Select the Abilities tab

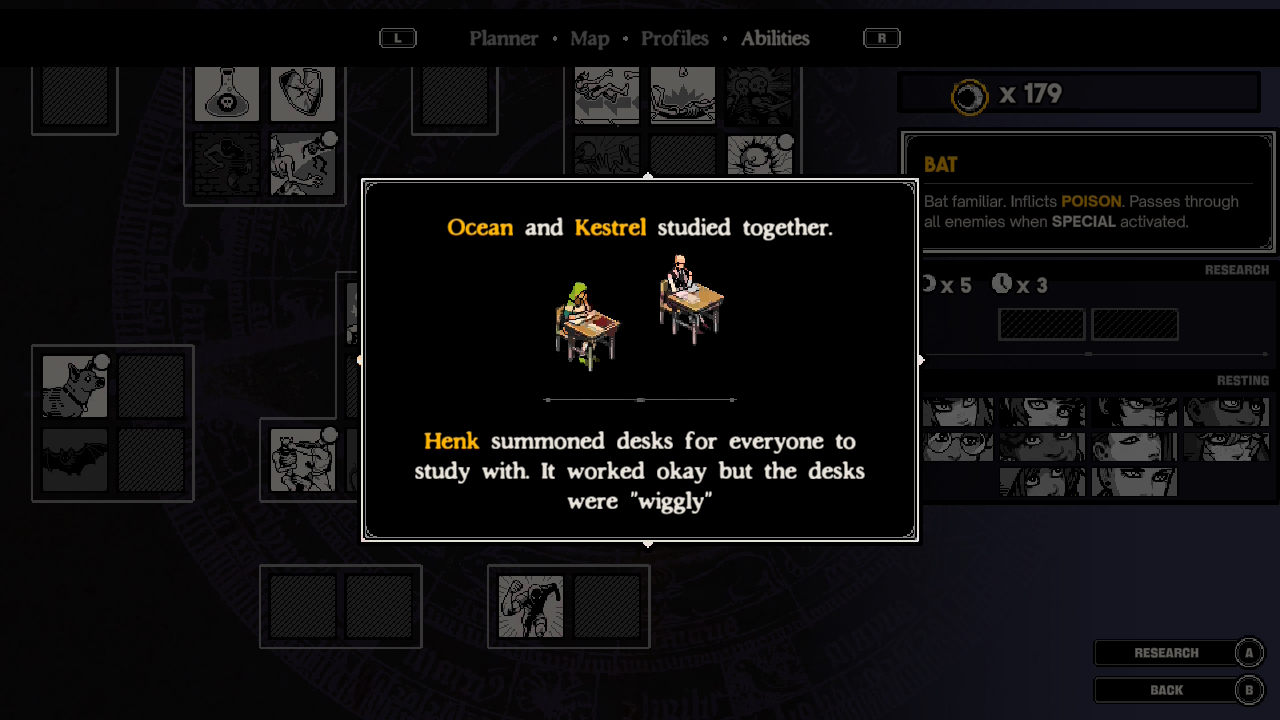click(x=775, y=38)
